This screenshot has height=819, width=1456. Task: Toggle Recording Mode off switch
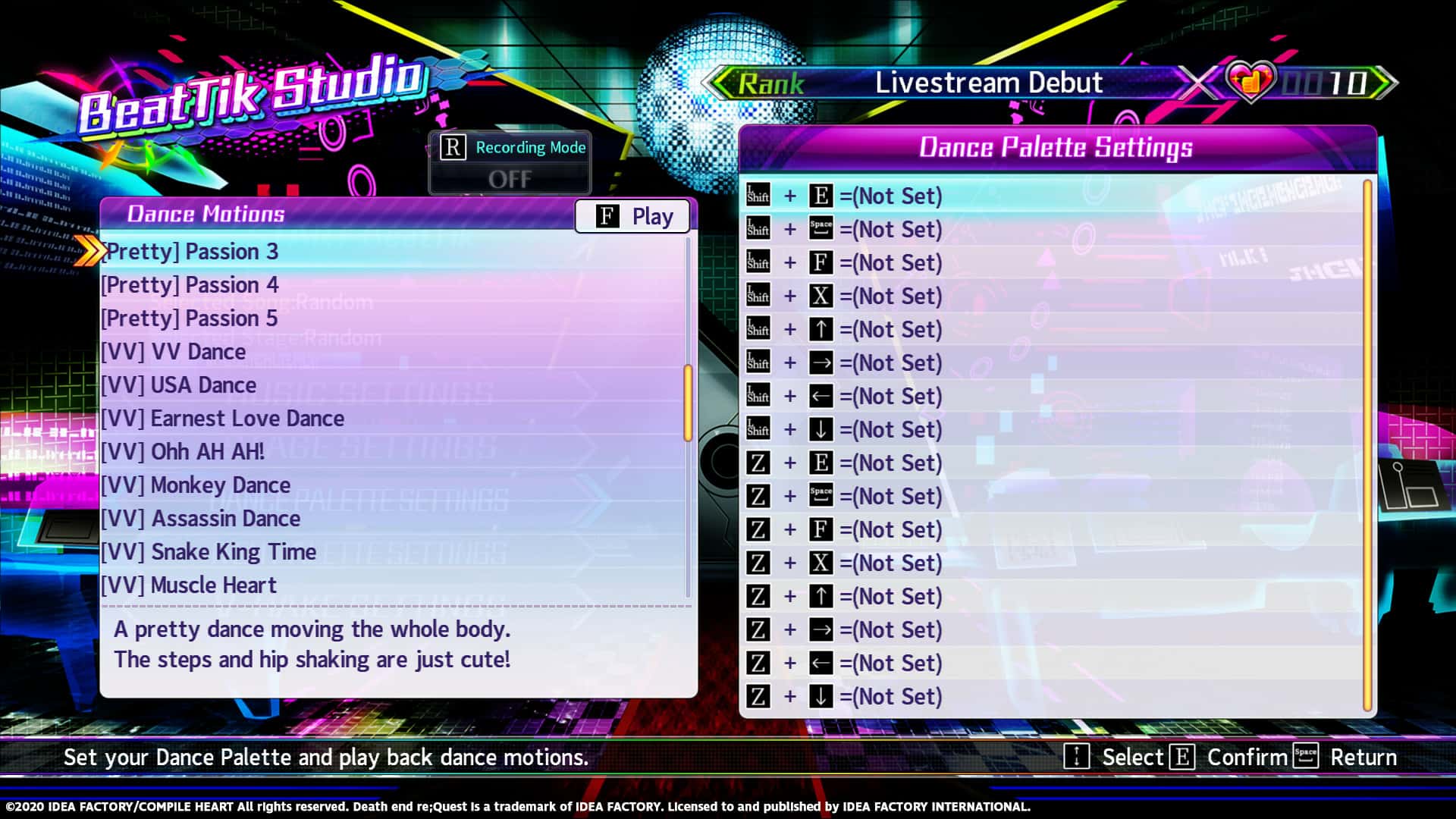click(x=510, y=179)
